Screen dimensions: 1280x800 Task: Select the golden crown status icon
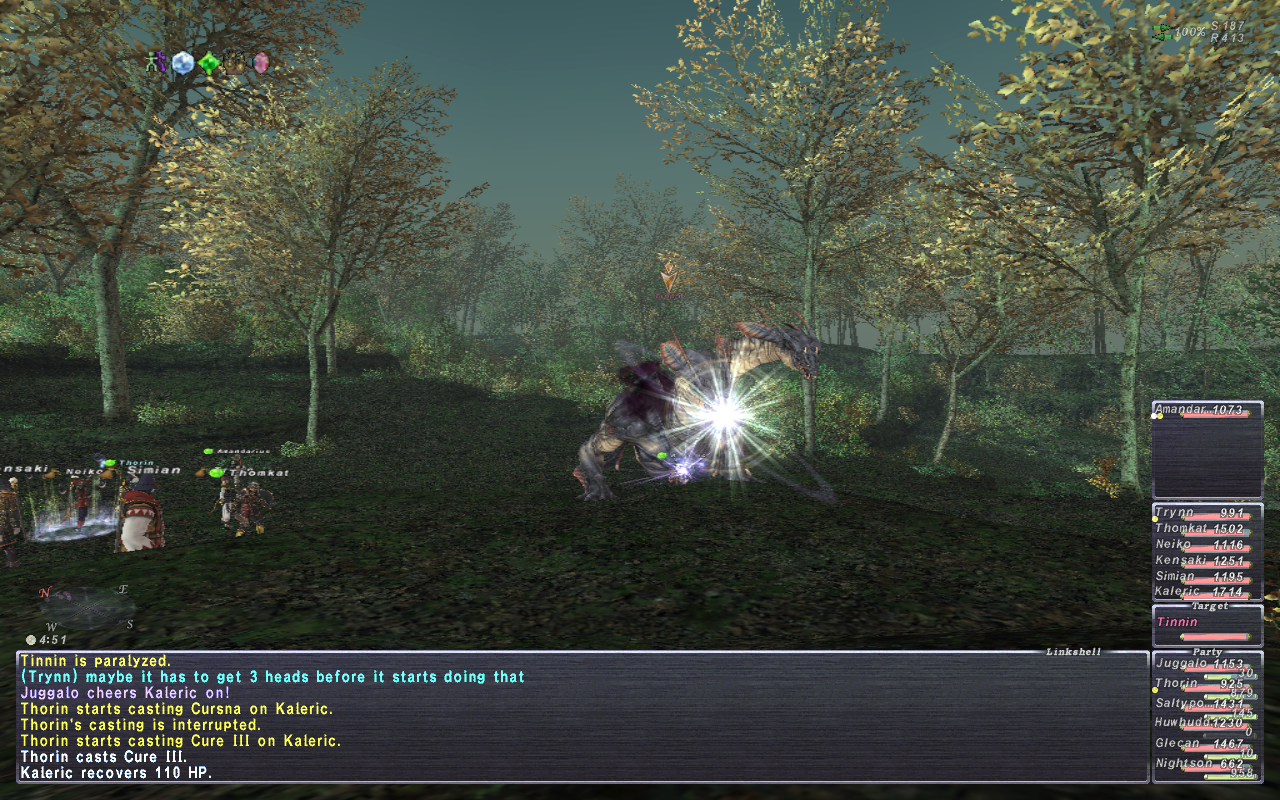click(235, 64)
